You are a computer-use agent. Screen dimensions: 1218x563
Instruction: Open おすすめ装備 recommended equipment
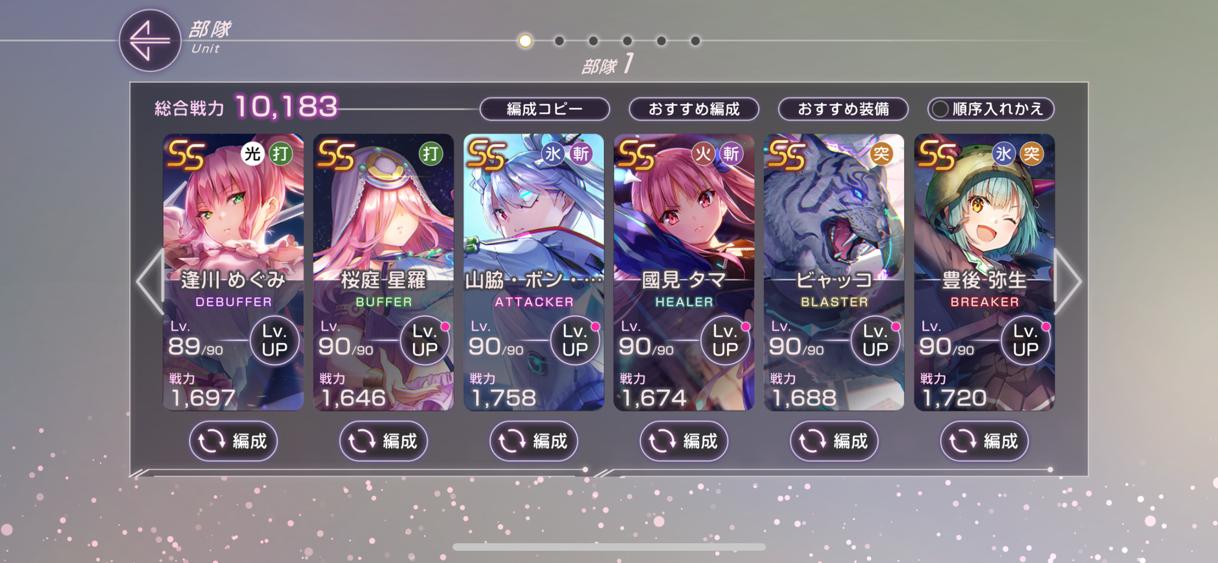point(843,109)
